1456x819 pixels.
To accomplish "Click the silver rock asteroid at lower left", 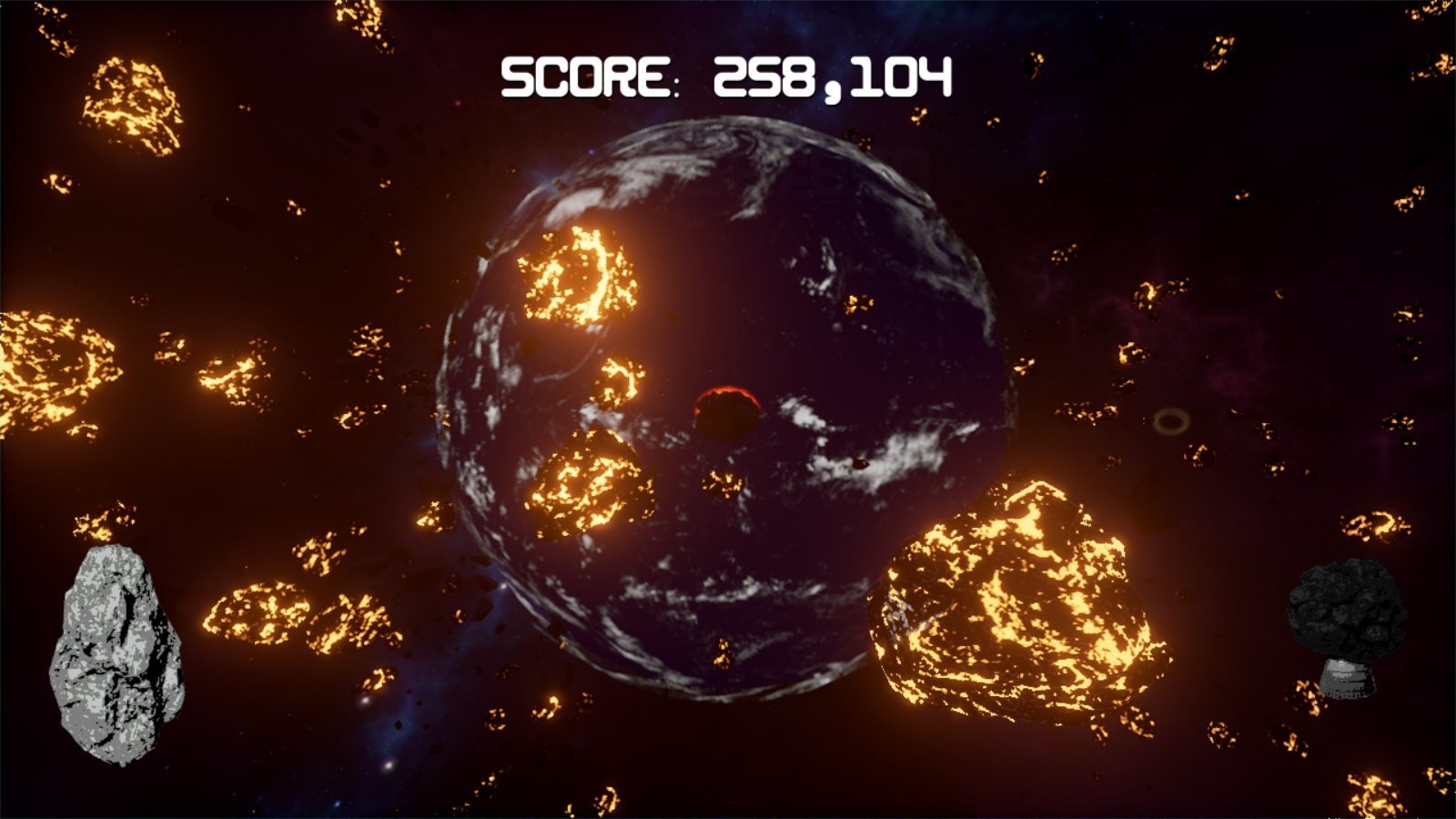I will pyautogui.click(x=118, y=655).
